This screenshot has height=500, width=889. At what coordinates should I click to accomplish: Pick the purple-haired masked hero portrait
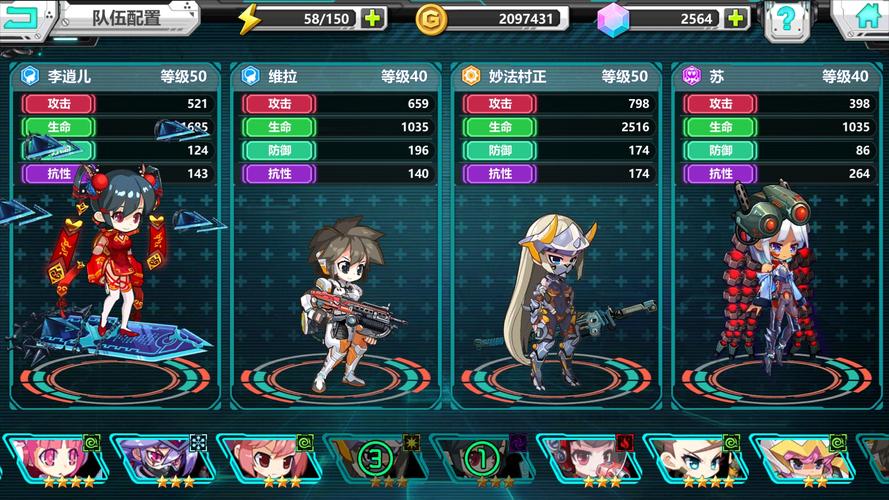point(157,456)
